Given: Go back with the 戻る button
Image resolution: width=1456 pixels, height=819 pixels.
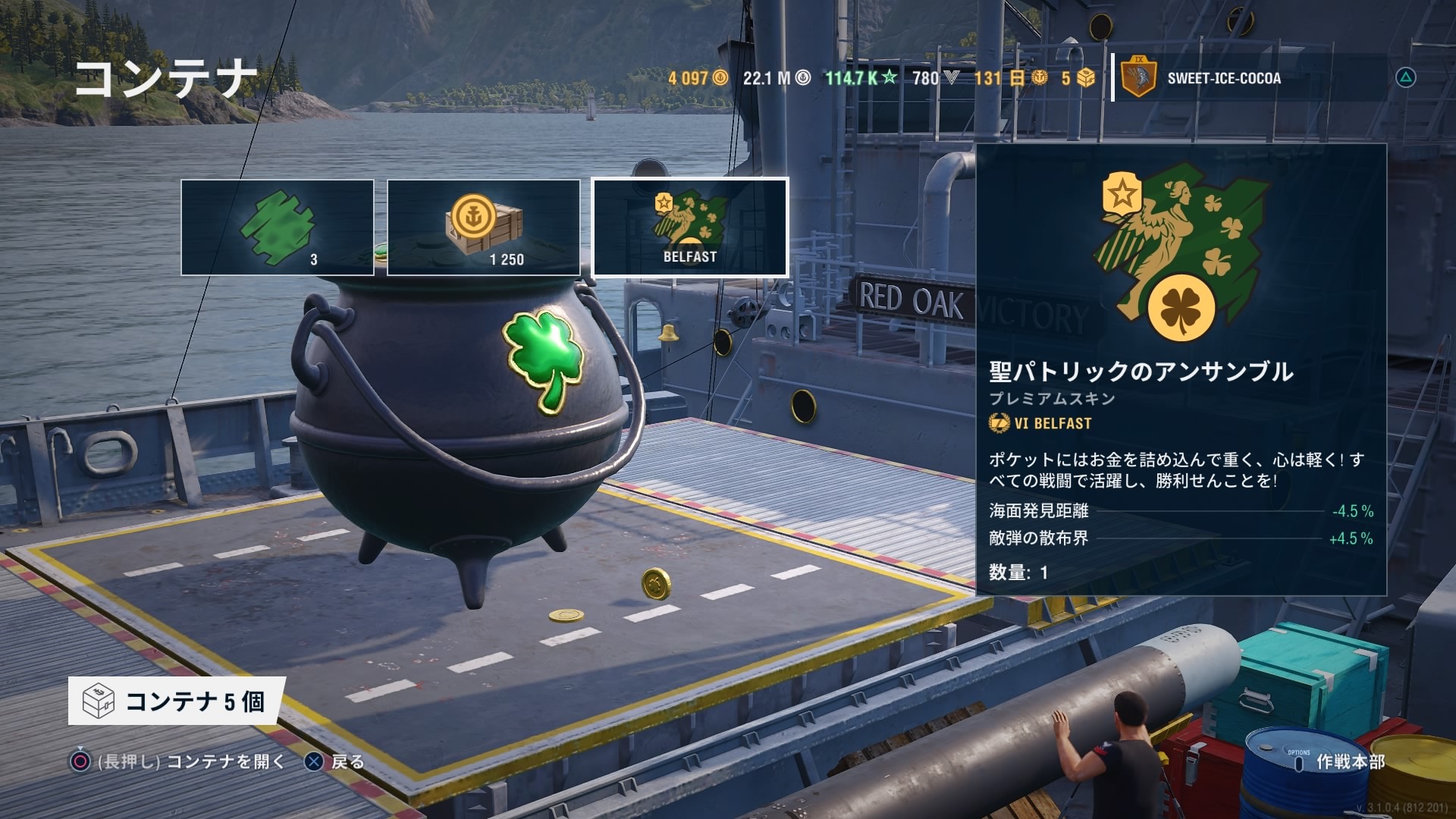Looking at the screenshot, I should 334,761.
